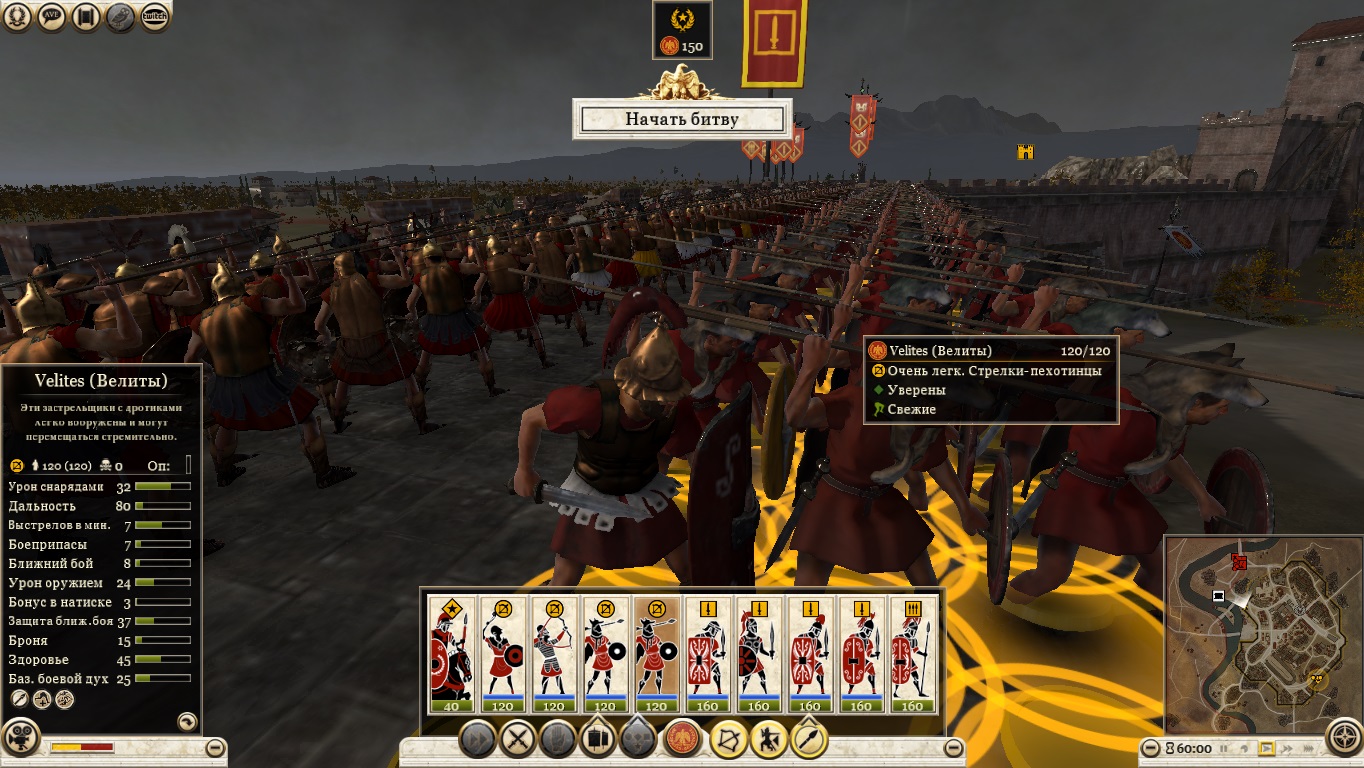This screenshot has height=768, width=1364.
Task: Click the red eagle emblem button
Action: (683, 740)
